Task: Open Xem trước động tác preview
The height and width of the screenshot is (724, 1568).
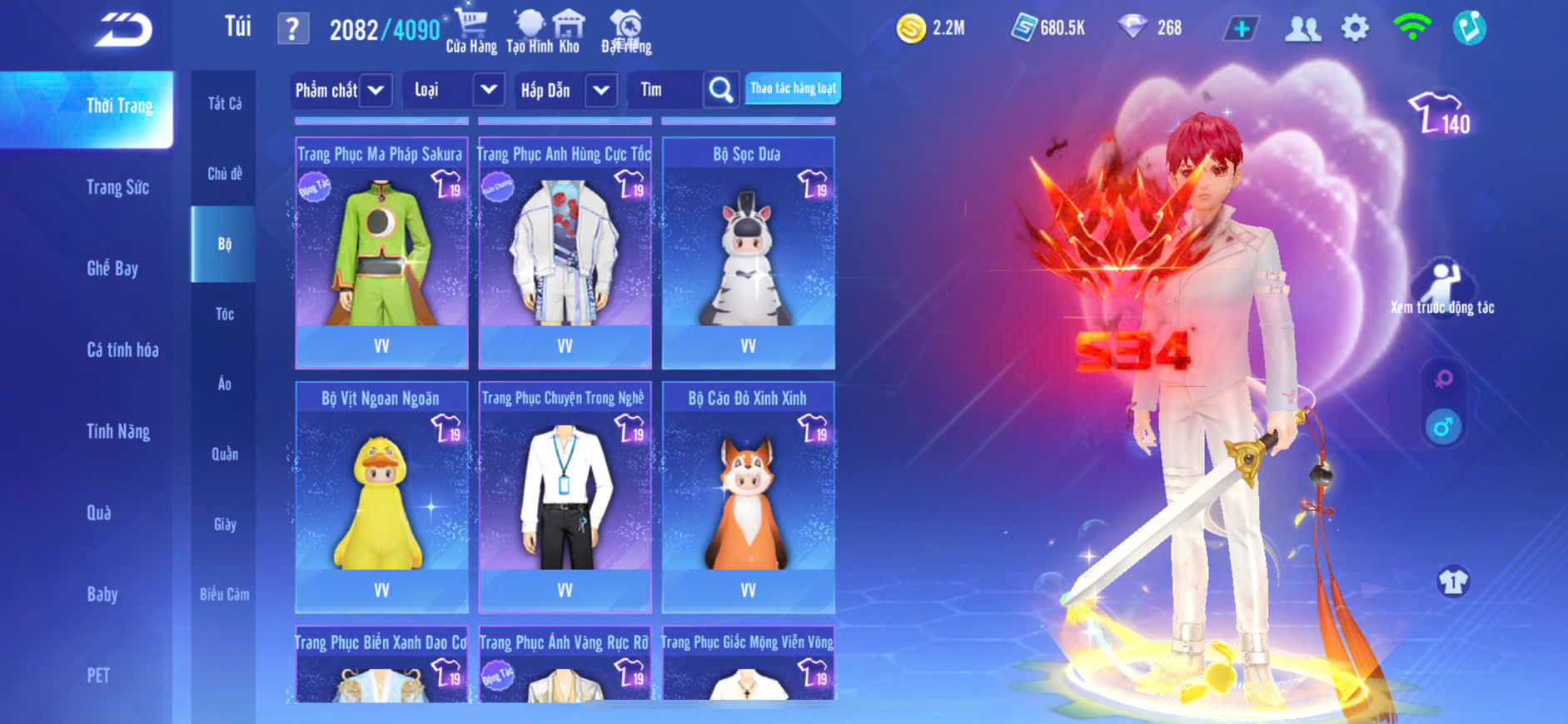Action: click(1442, 289)
